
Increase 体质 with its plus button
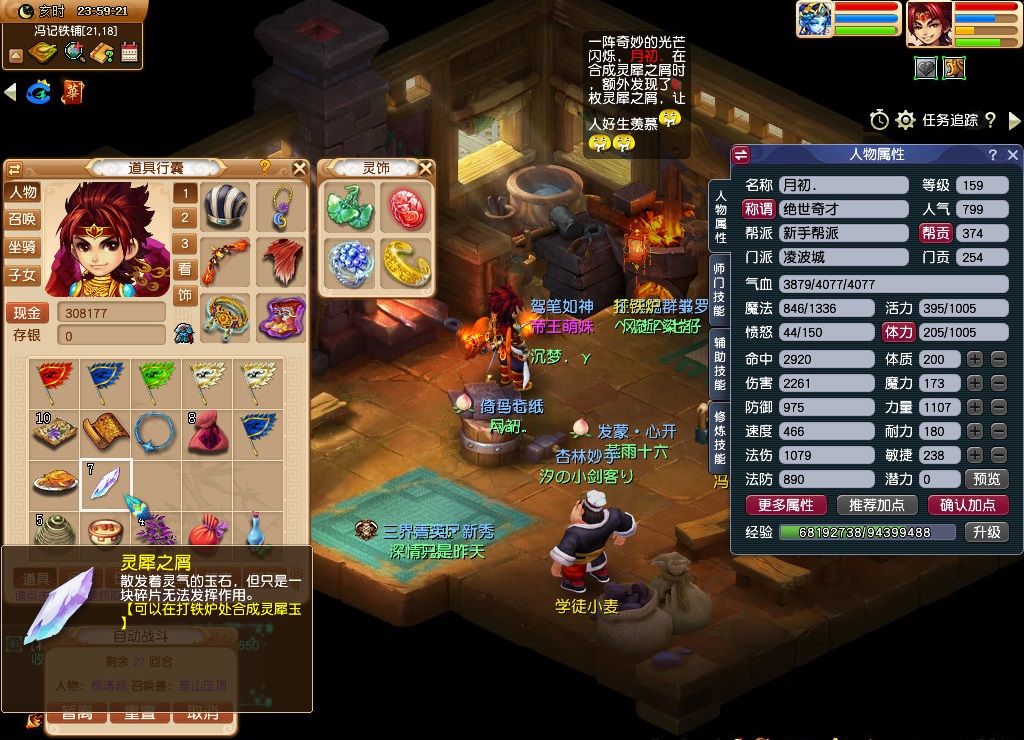click(974, 359)
